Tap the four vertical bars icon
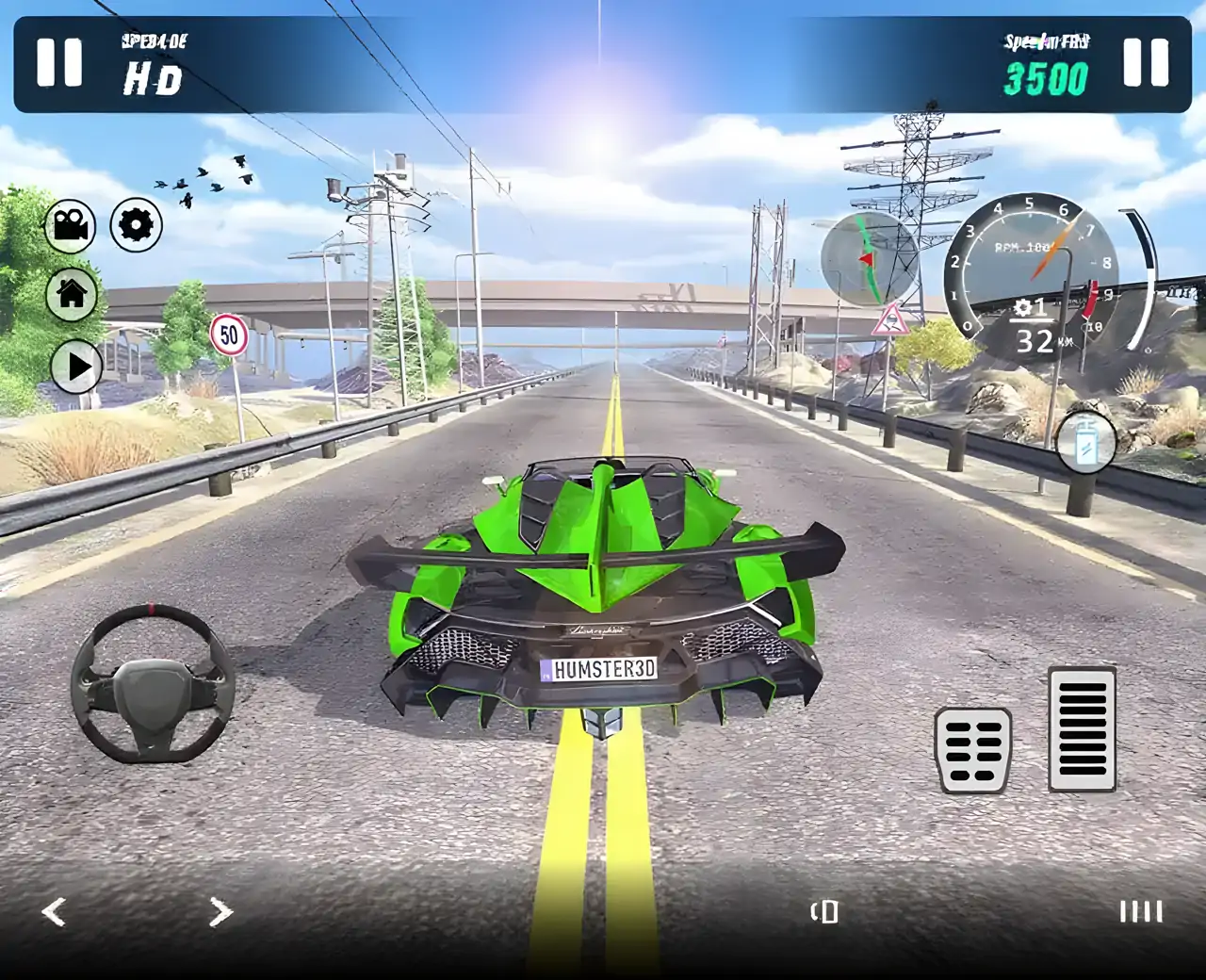 point(1141,911)
